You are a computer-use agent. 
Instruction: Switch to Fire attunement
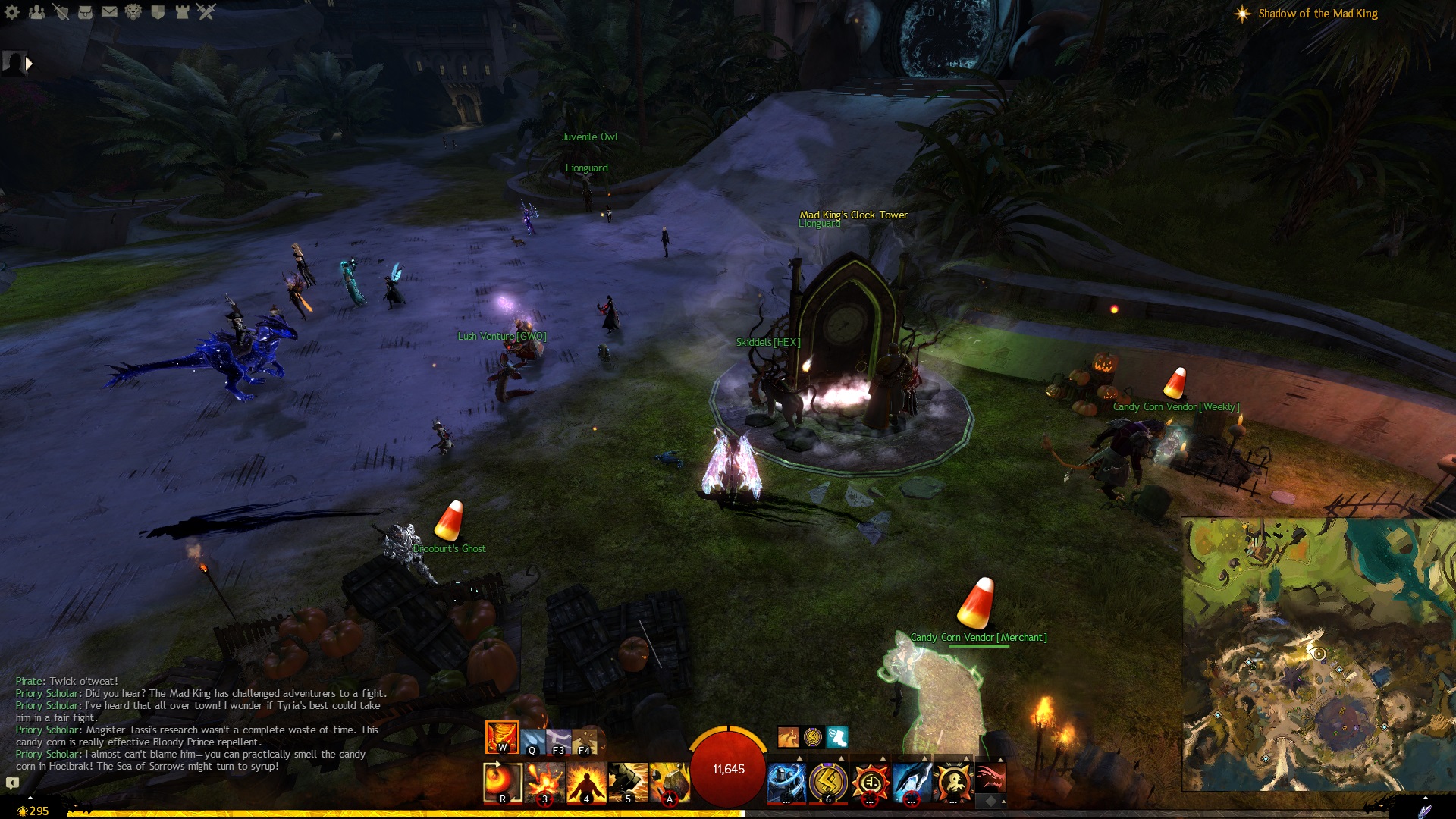[501, 736]
